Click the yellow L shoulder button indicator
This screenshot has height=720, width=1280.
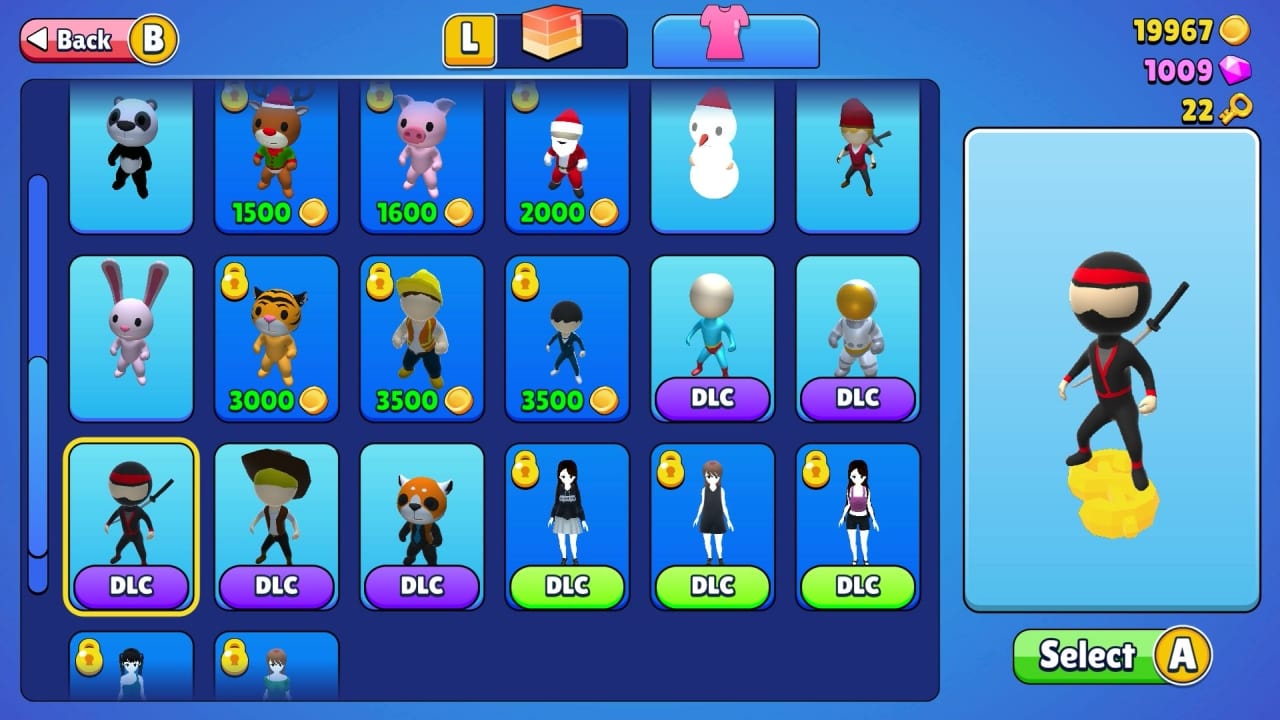(469, 41)
